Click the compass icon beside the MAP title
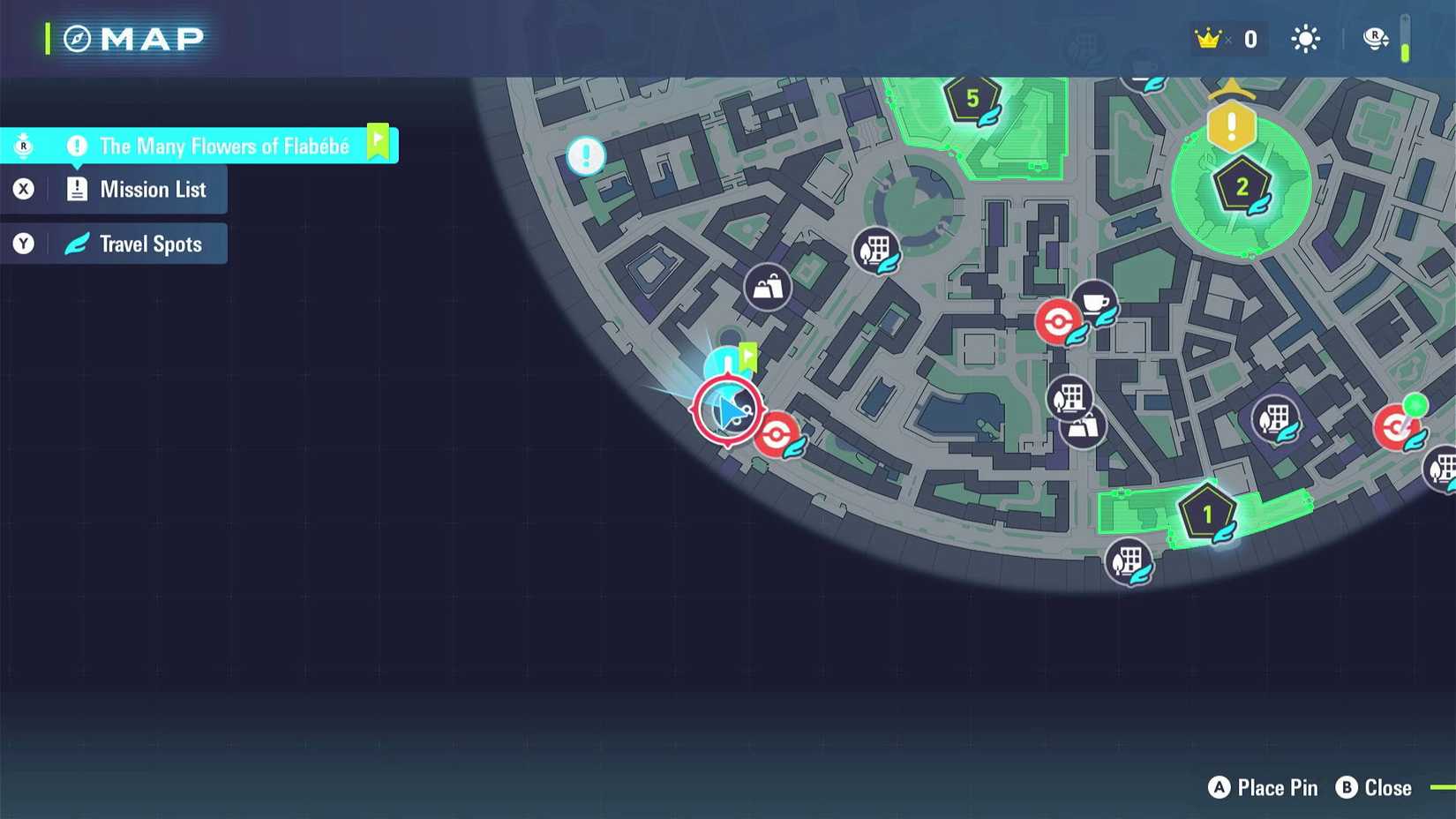 [x=78, y=37]
